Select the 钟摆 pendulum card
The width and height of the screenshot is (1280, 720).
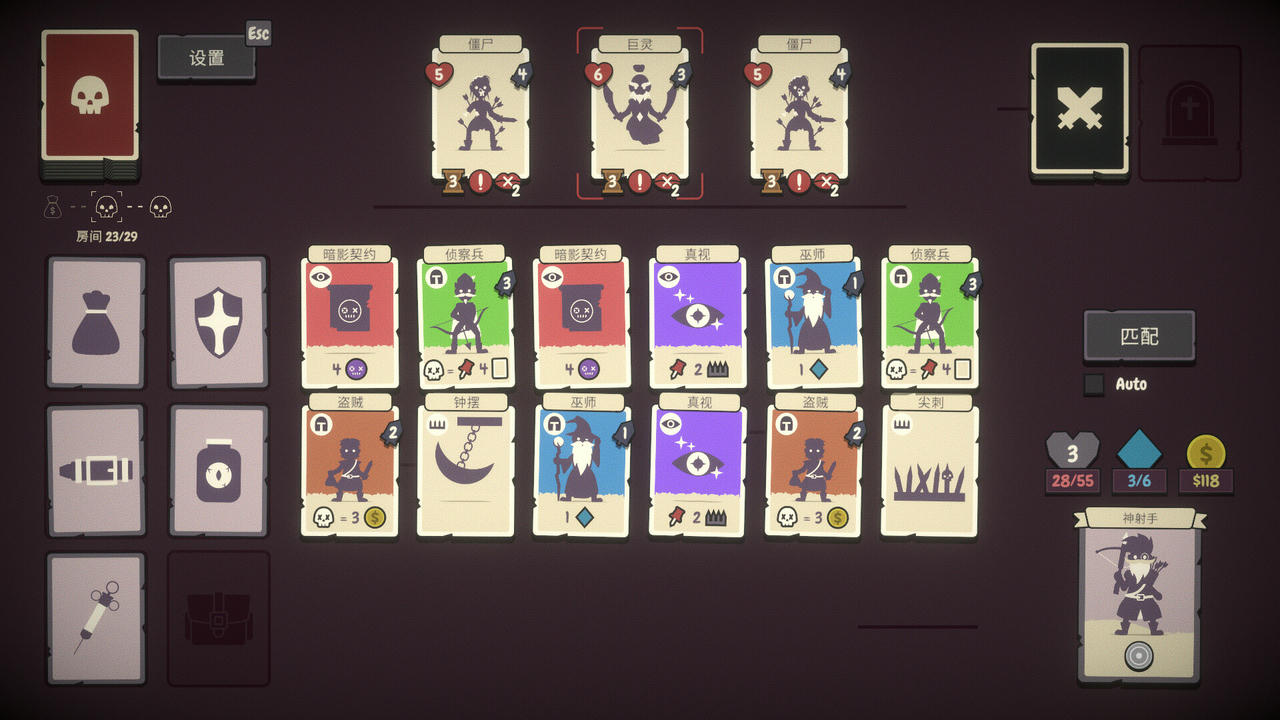[464, 465]
